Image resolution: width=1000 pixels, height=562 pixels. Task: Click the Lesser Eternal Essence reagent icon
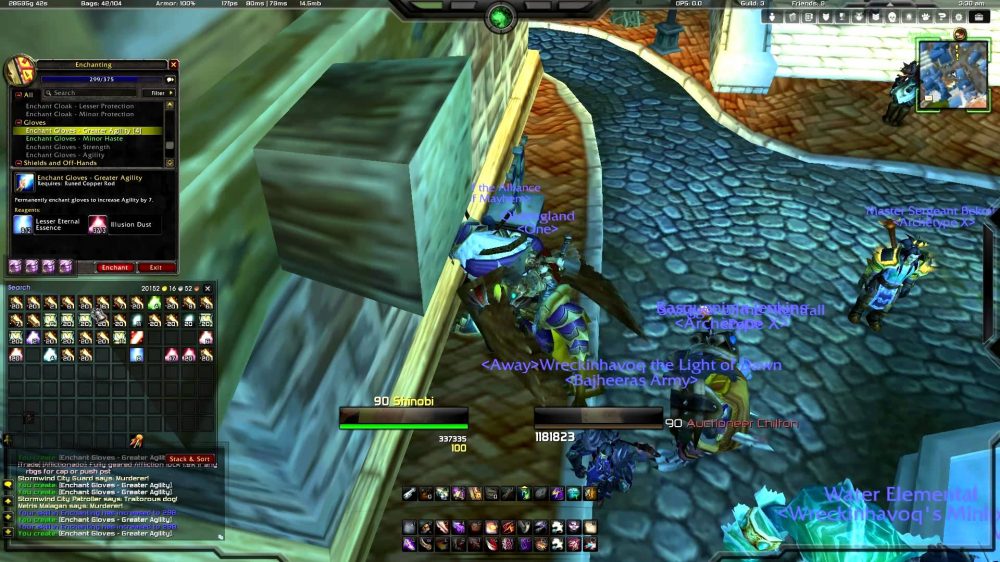(24, 224)
